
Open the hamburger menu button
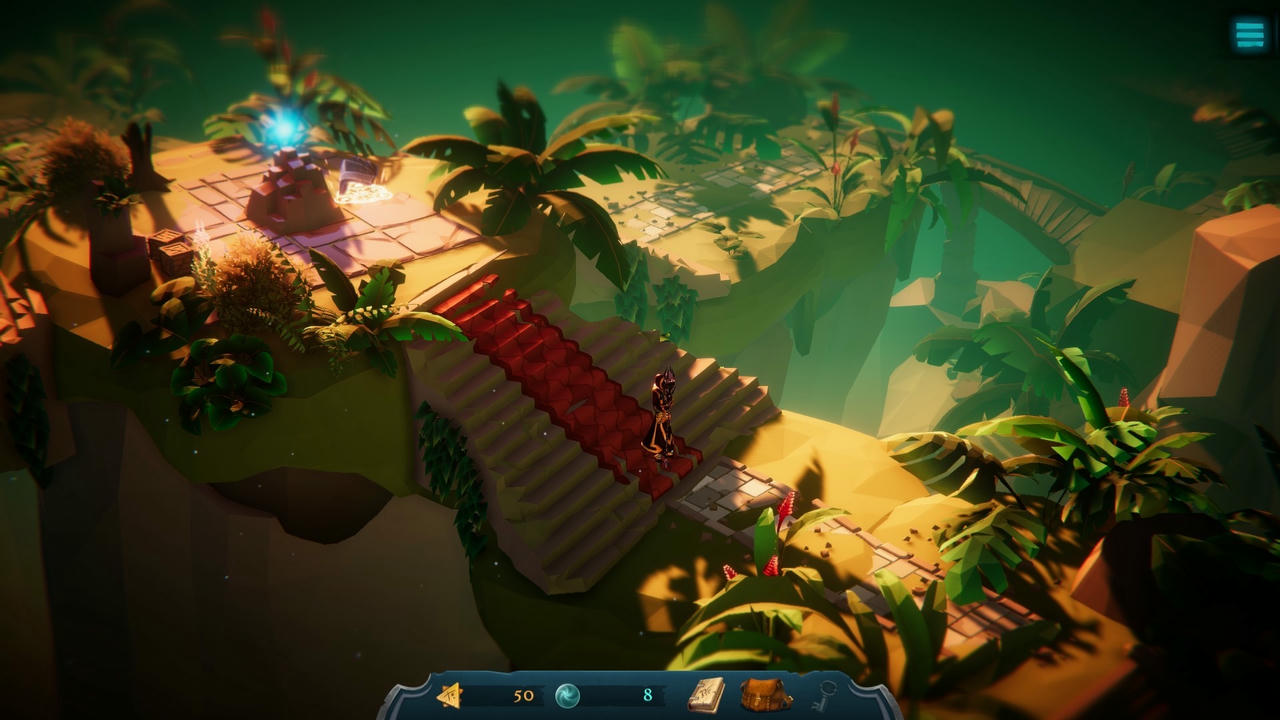tap(1250, 35)
